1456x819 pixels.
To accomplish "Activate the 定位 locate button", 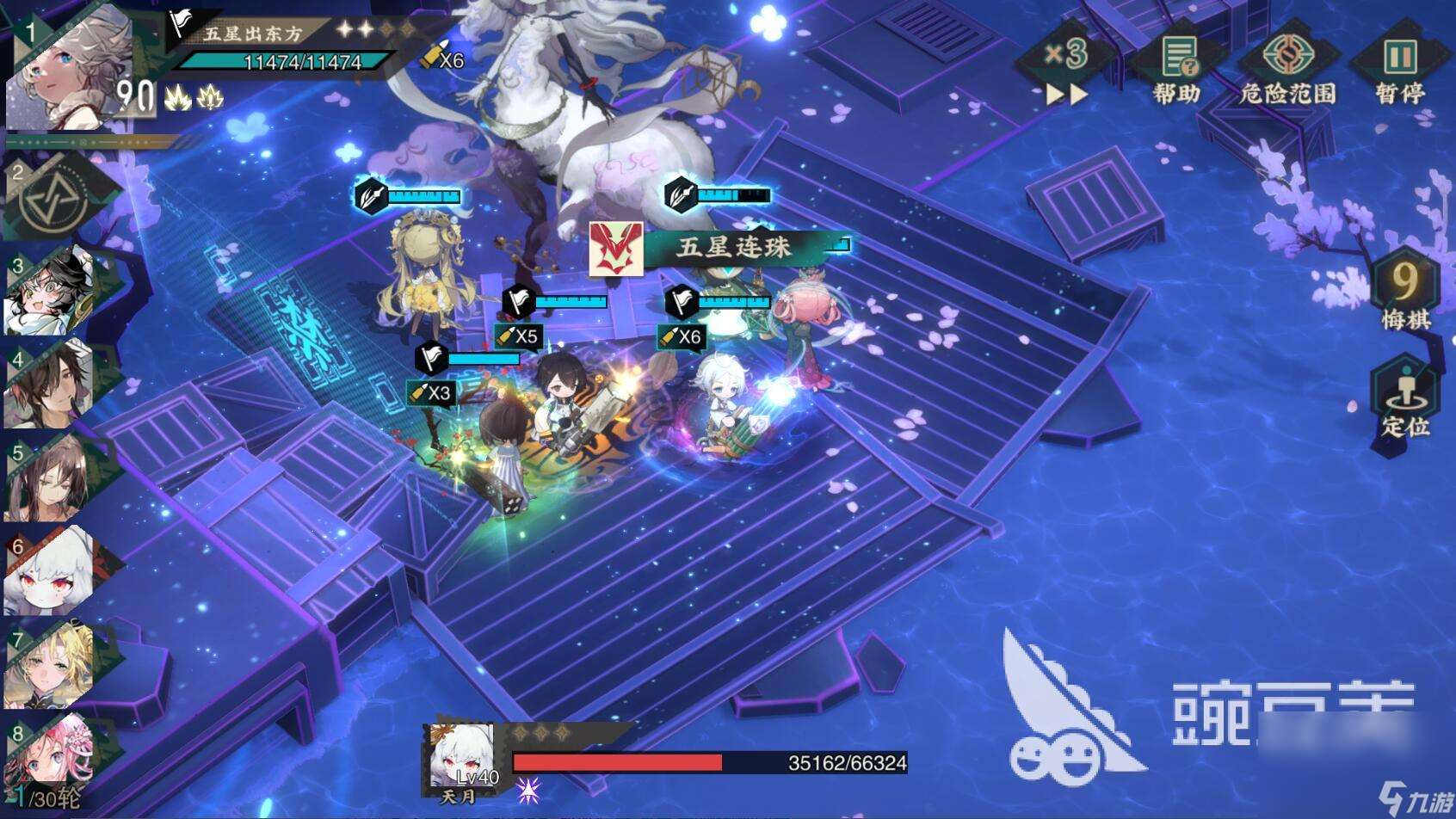I will (1404, 399).
